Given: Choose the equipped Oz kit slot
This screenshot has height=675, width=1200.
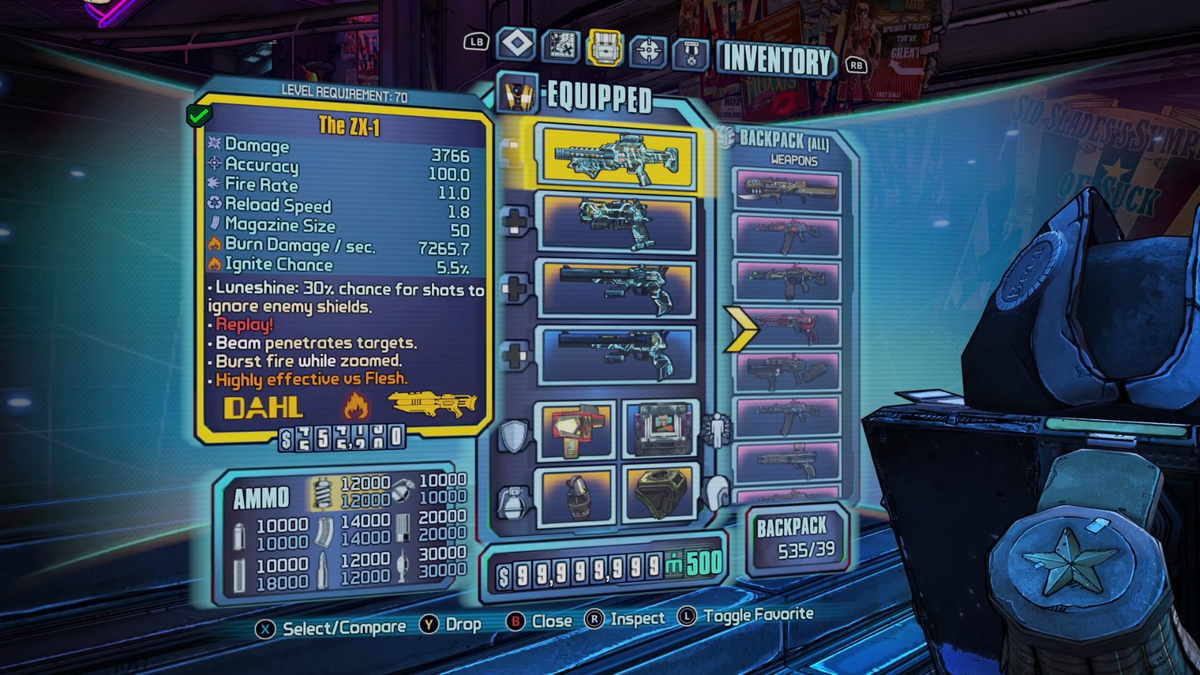Looking at the screenshot, I should pyautogui.click(x=660, y=492).
